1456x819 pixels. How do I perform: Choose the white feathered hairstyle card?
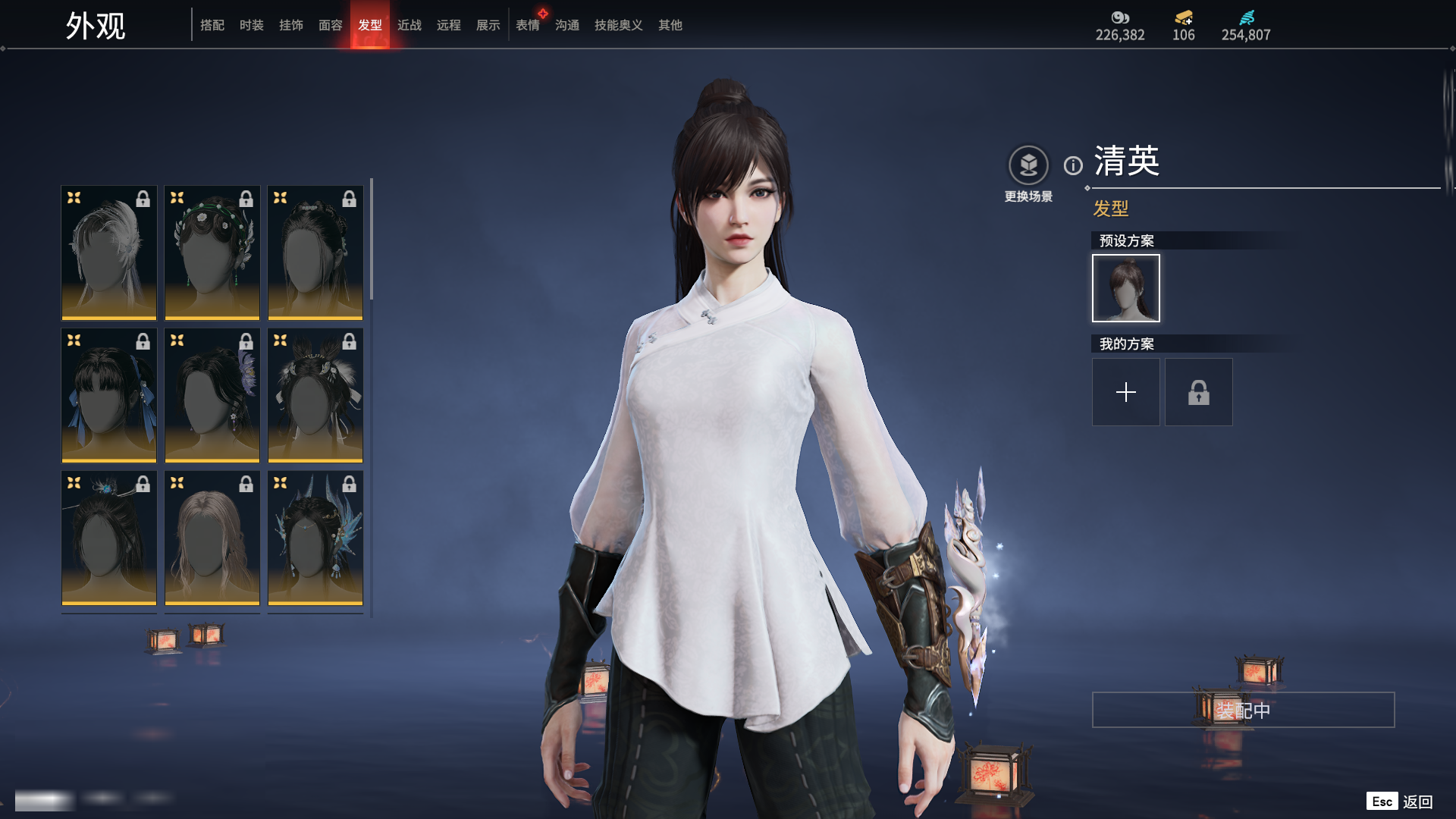[x=109, y=253]
